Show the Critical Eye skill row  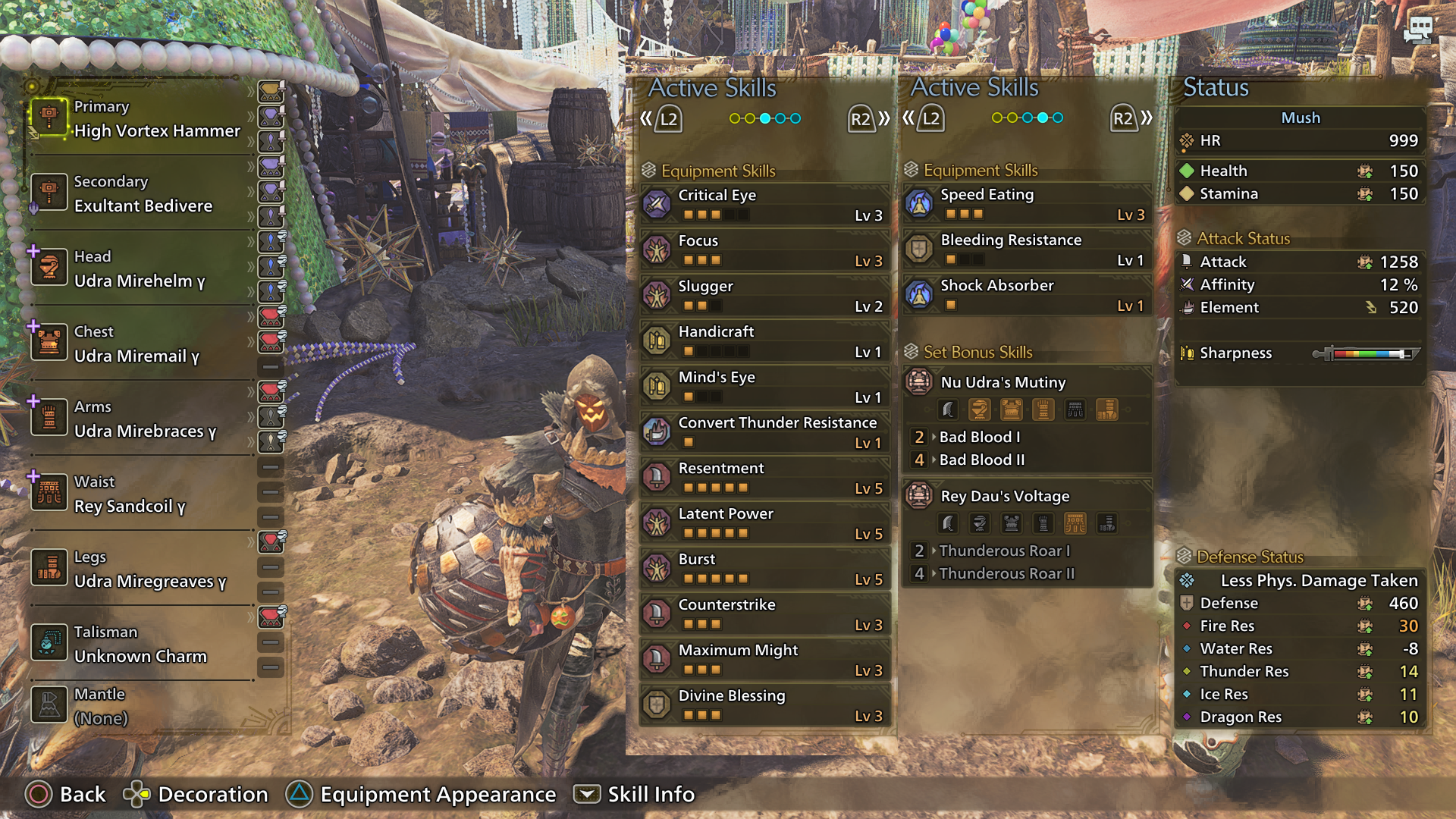[x=764, y=205]
